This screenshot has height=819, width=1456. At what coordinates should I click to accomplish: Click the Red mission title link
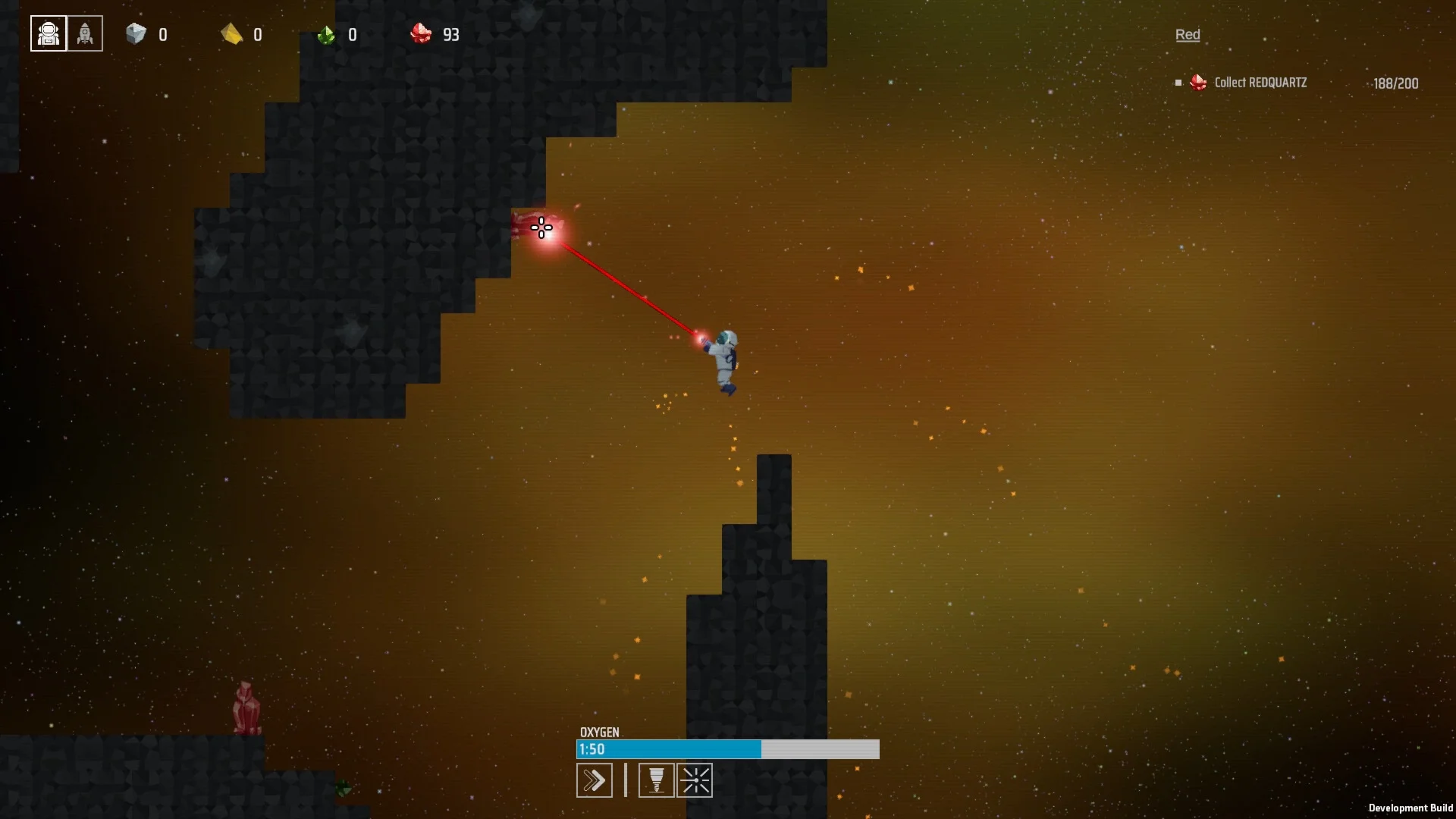pyautogui.click(x=1187, y=35)
